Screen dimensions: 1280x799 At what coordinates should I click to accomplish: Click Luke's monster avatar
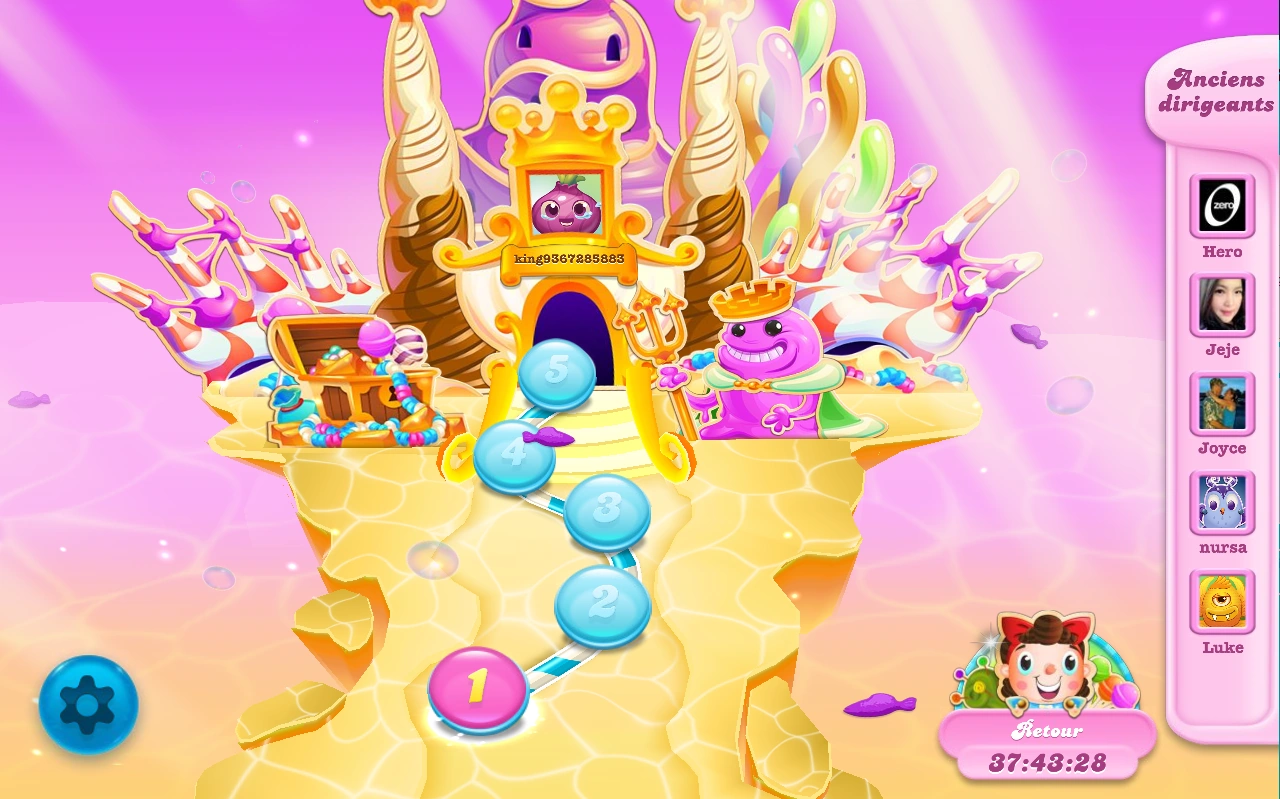point(1222,602)
